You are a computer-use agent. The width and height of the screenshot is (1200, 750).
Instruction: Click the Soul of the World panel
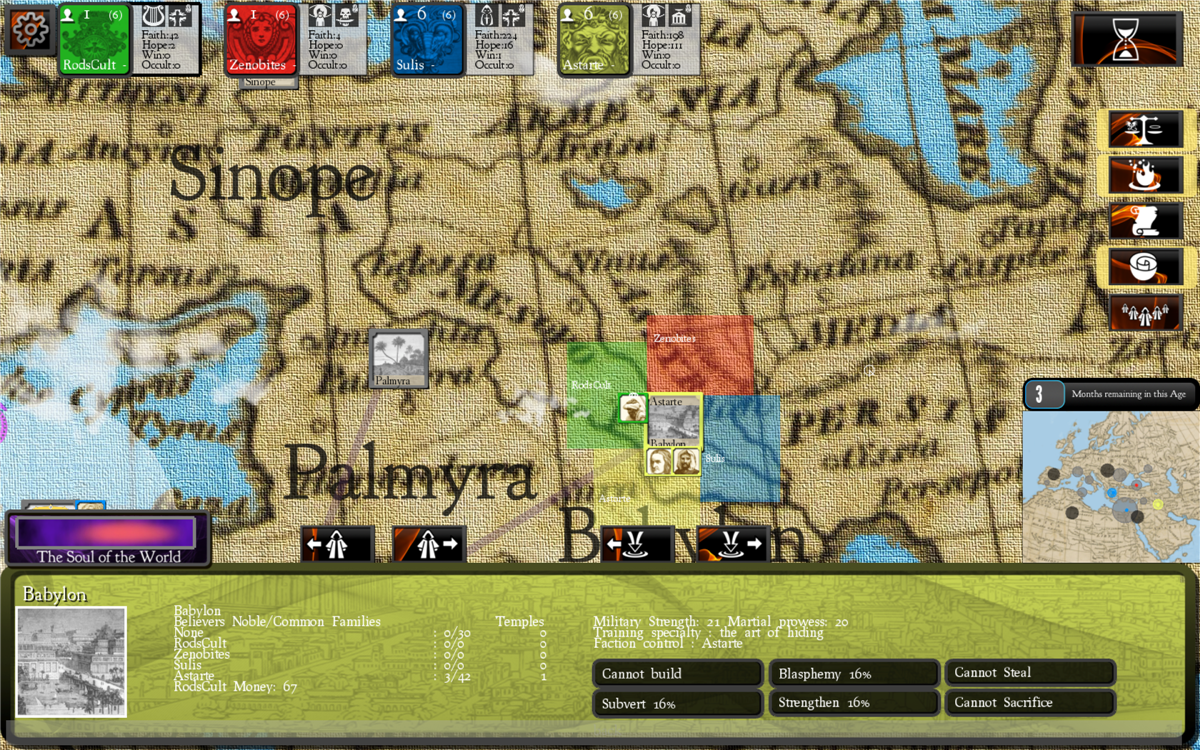pyautogui.click(x=108, y=539)
